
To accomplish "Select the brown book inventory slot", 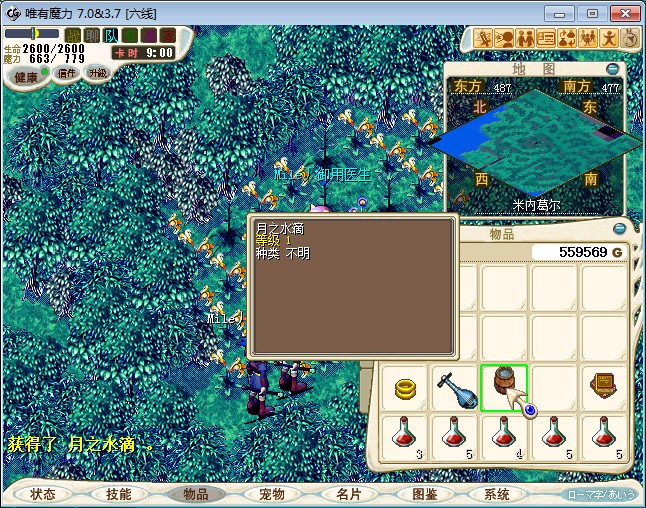I will click(603, 387).
